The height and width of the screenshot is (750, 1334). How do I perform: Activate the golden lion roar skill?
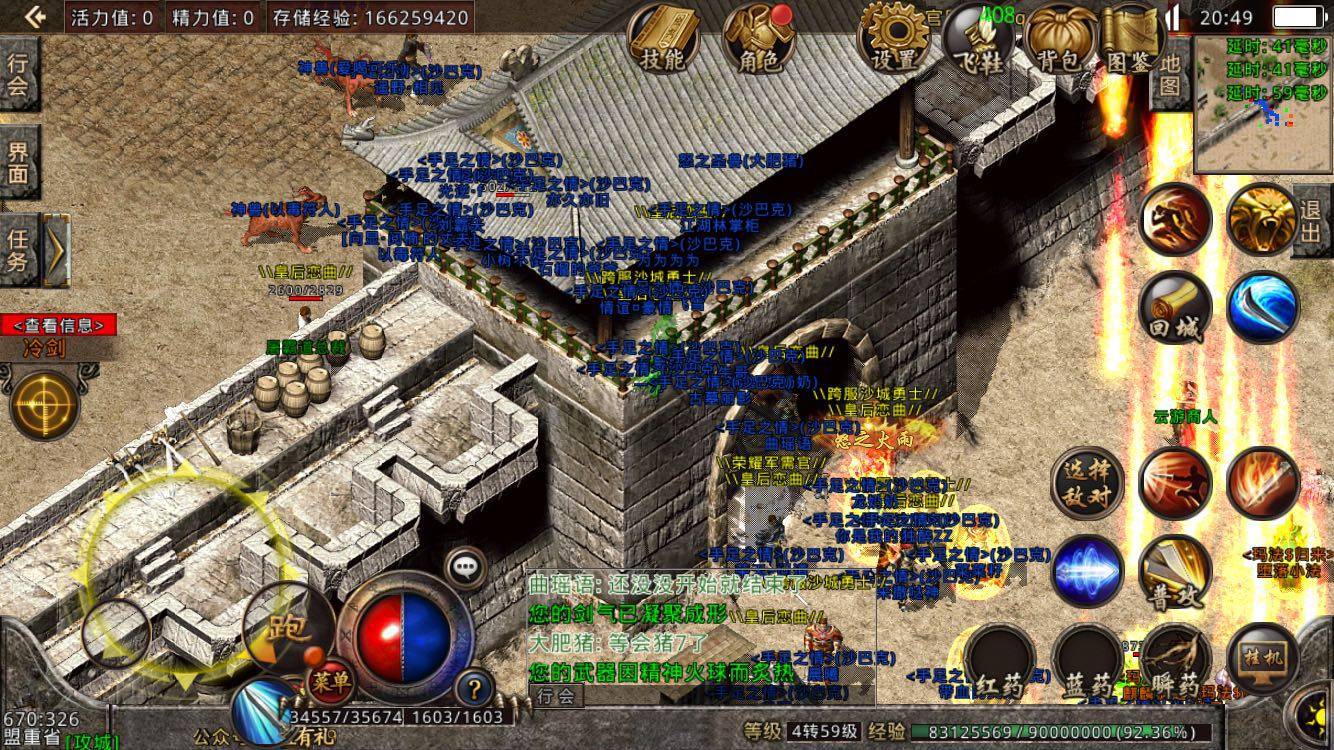click(1262, 220)
